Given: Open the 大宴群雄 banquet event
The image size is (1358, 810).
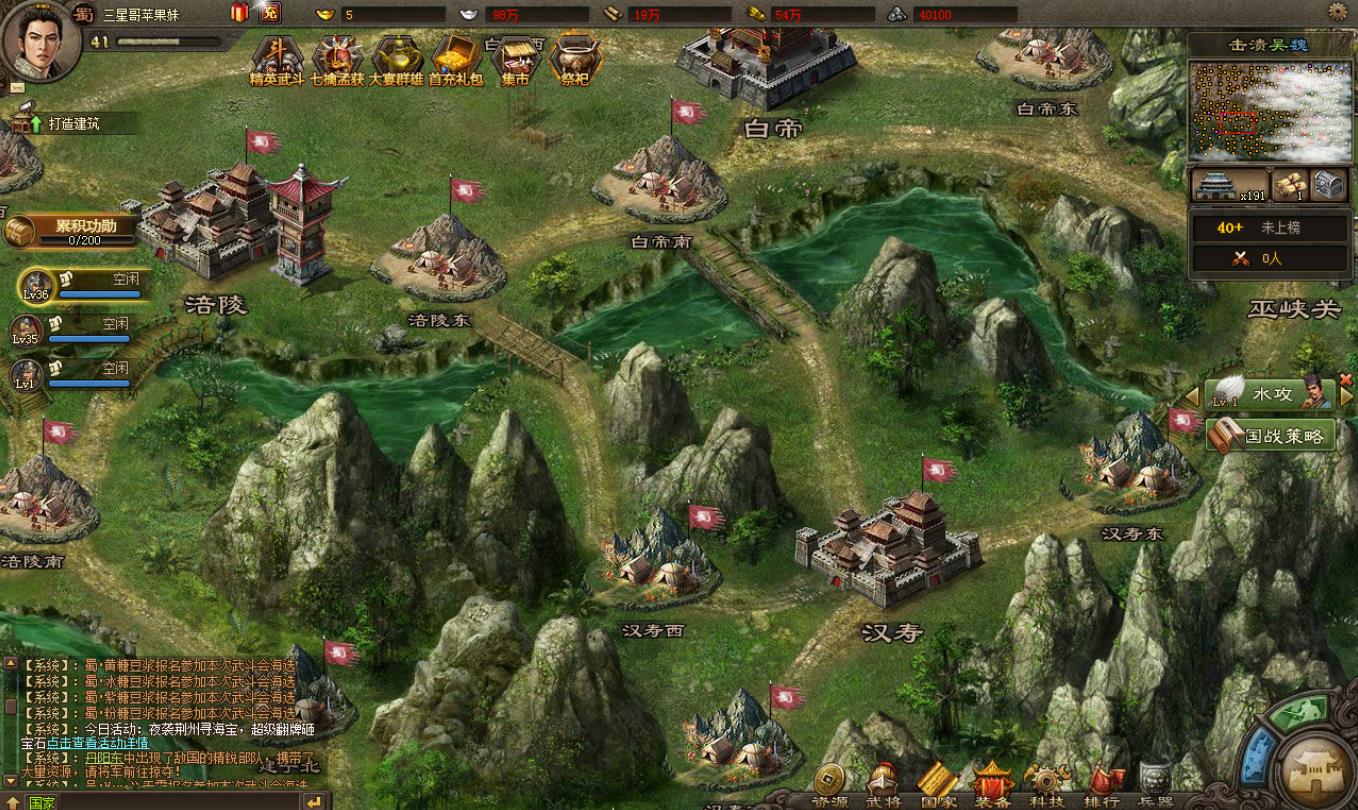Looking at the screenshot, I should click(x=397, y=58).
